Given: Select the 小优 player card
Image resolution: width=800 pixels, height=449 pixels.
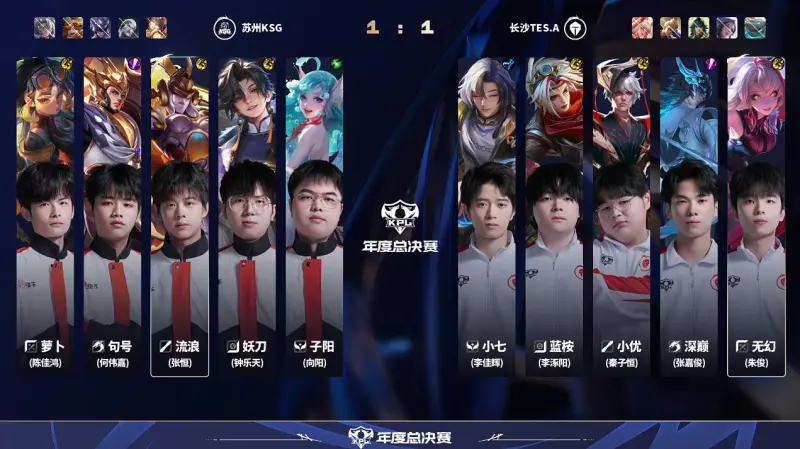Looking at the screenshot, I should pyautogui.click(x=621, y=216).
